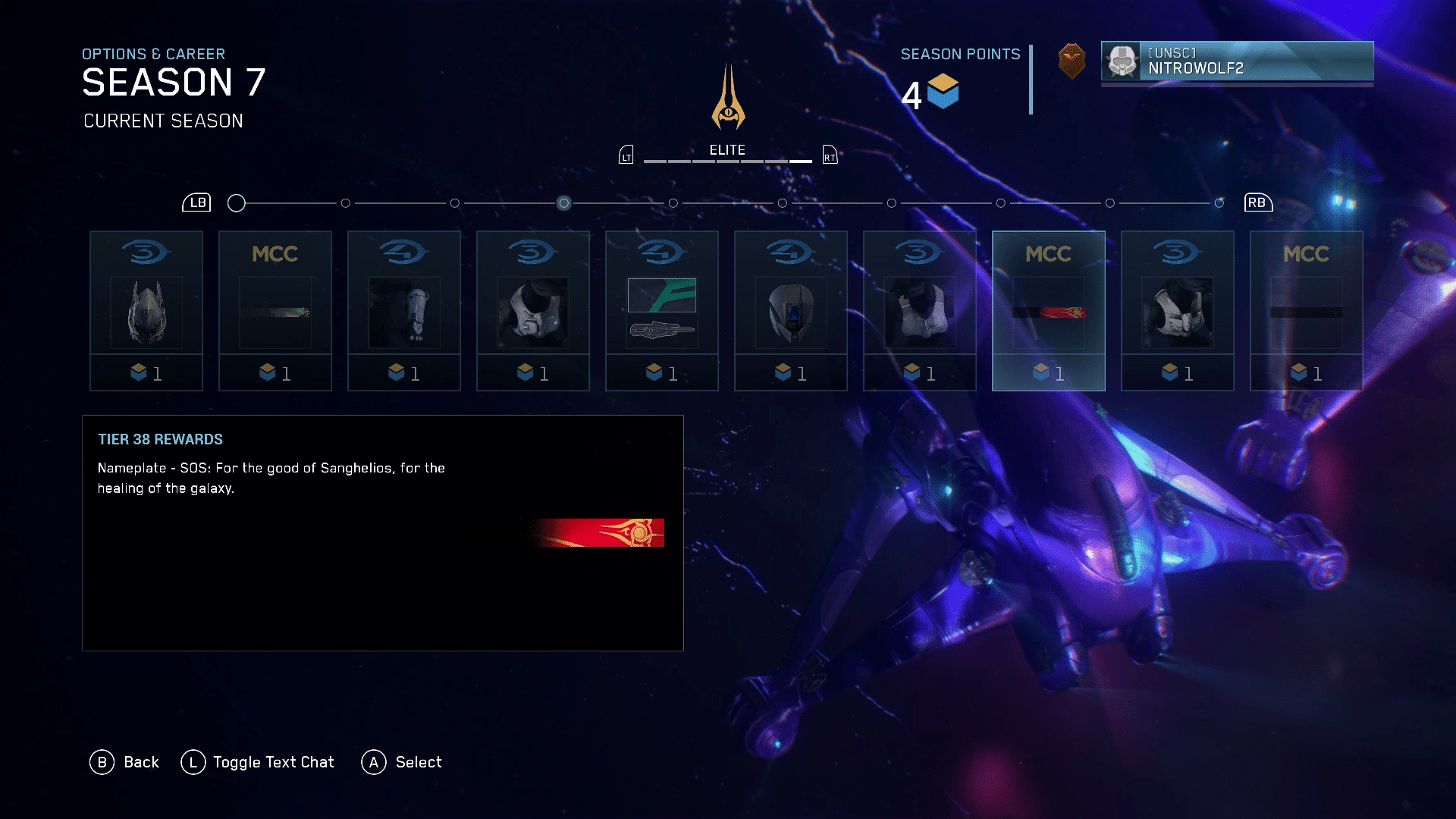Select the dark blank MCC nameplate tile
The height and width of the screenshot is (819, 1456).
coord(1307,311)
